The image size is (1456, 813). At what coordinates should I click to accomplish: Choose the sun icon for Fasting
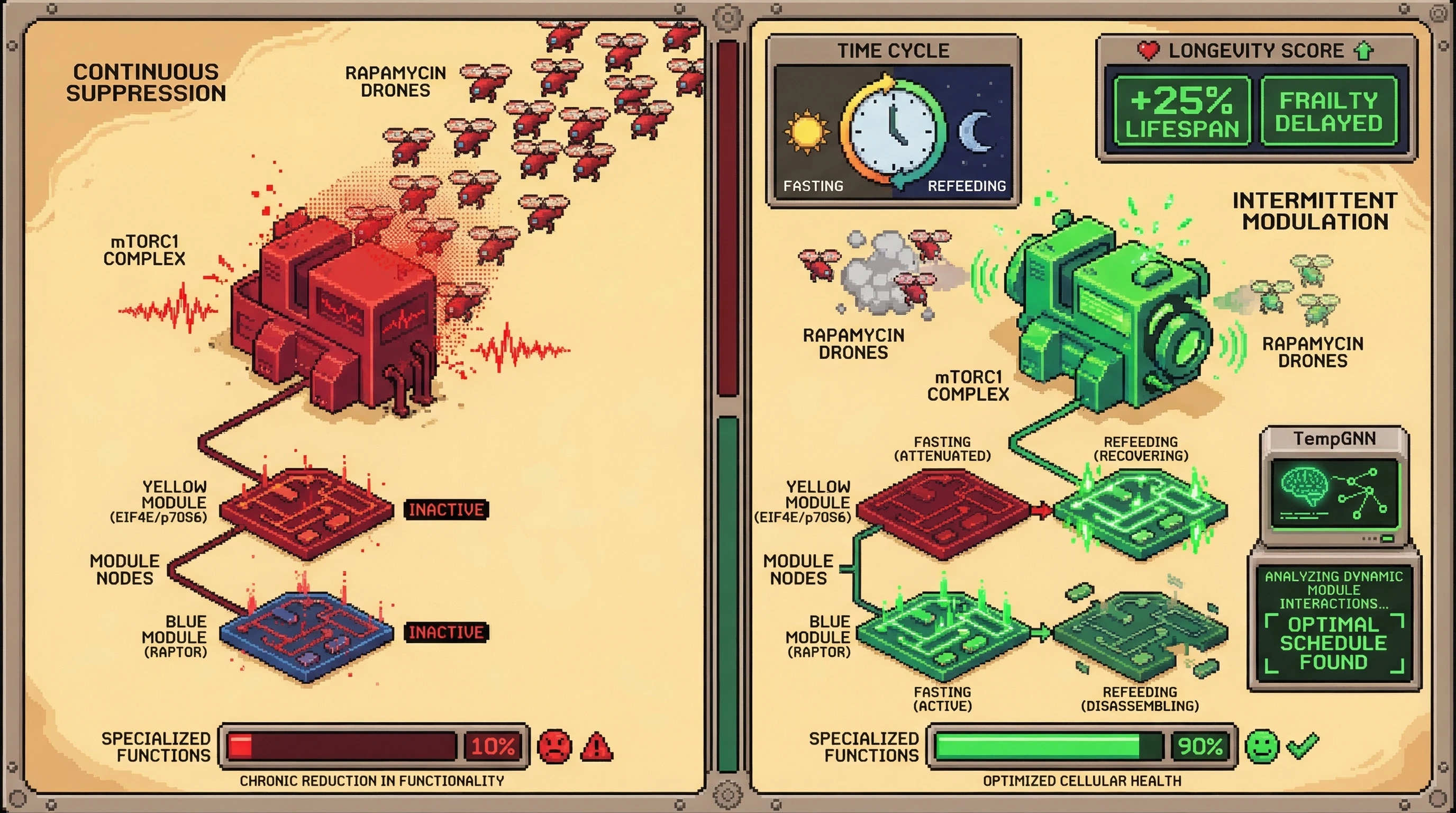pos(806,131)
